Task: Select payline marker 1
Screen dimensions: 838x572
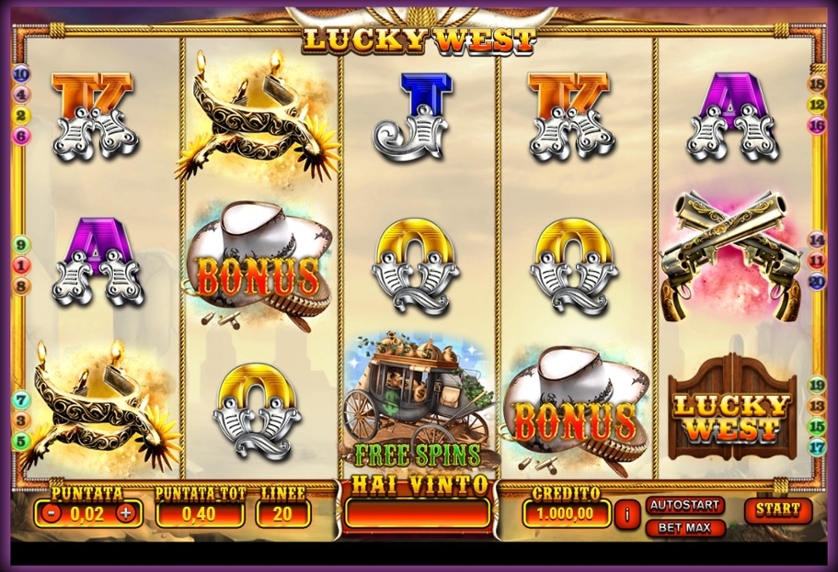Action: click(22, 266)
